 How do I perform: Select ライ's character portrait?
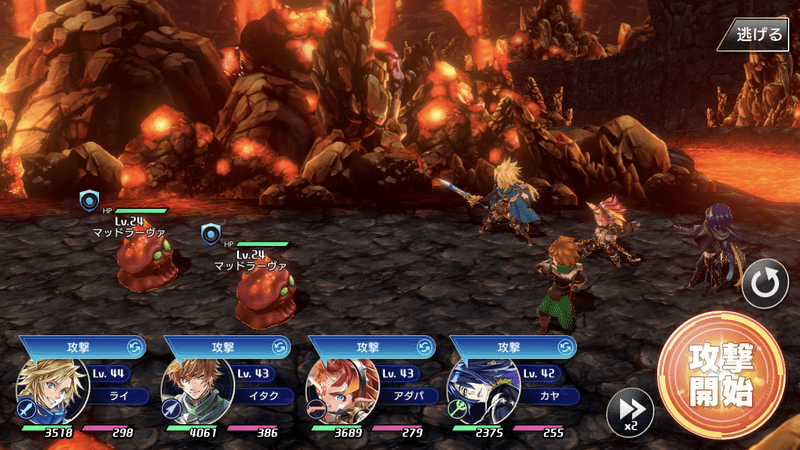tap(52, 390)
